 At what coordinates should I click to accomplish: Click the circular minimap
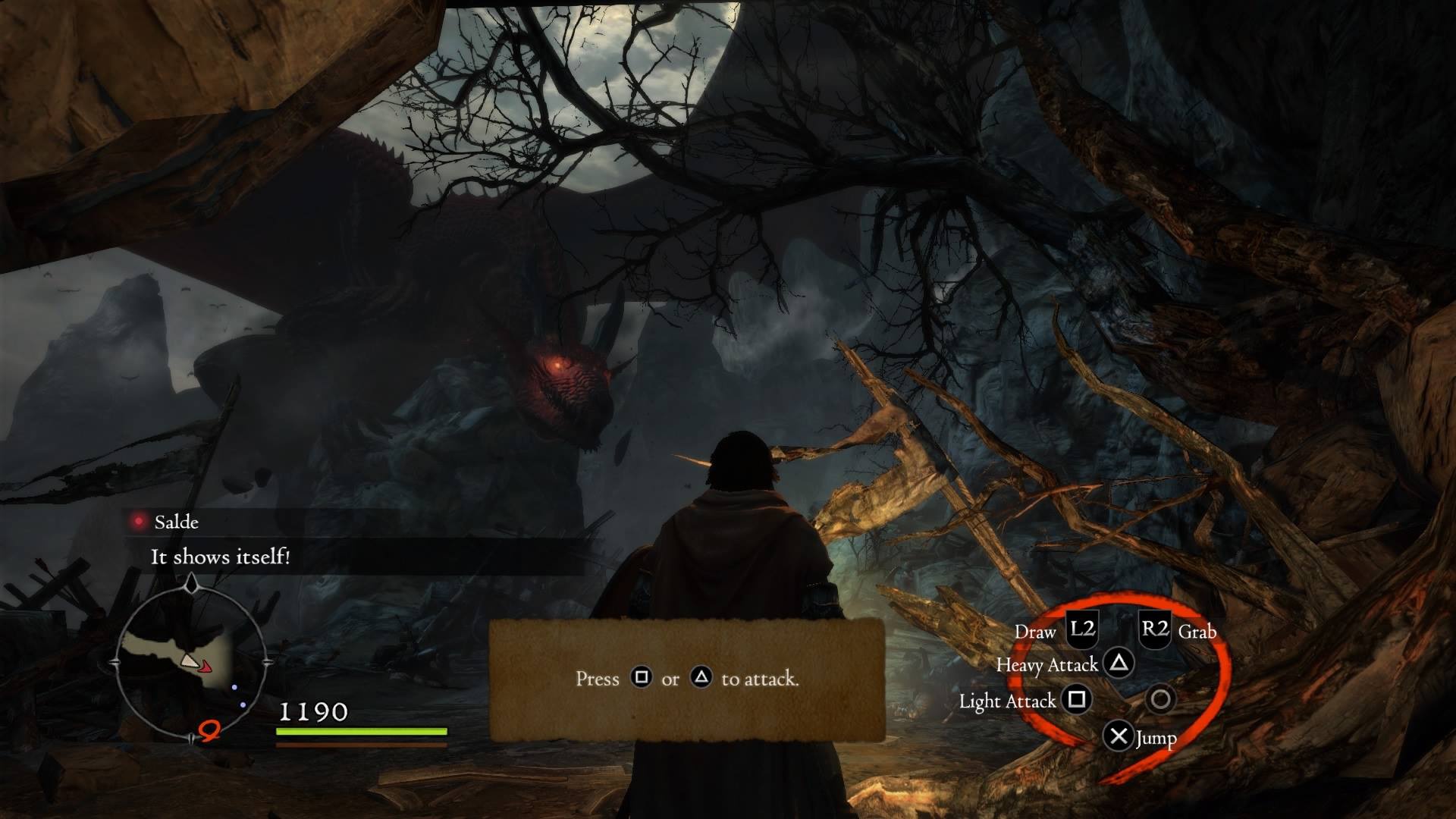coord(191,662)
